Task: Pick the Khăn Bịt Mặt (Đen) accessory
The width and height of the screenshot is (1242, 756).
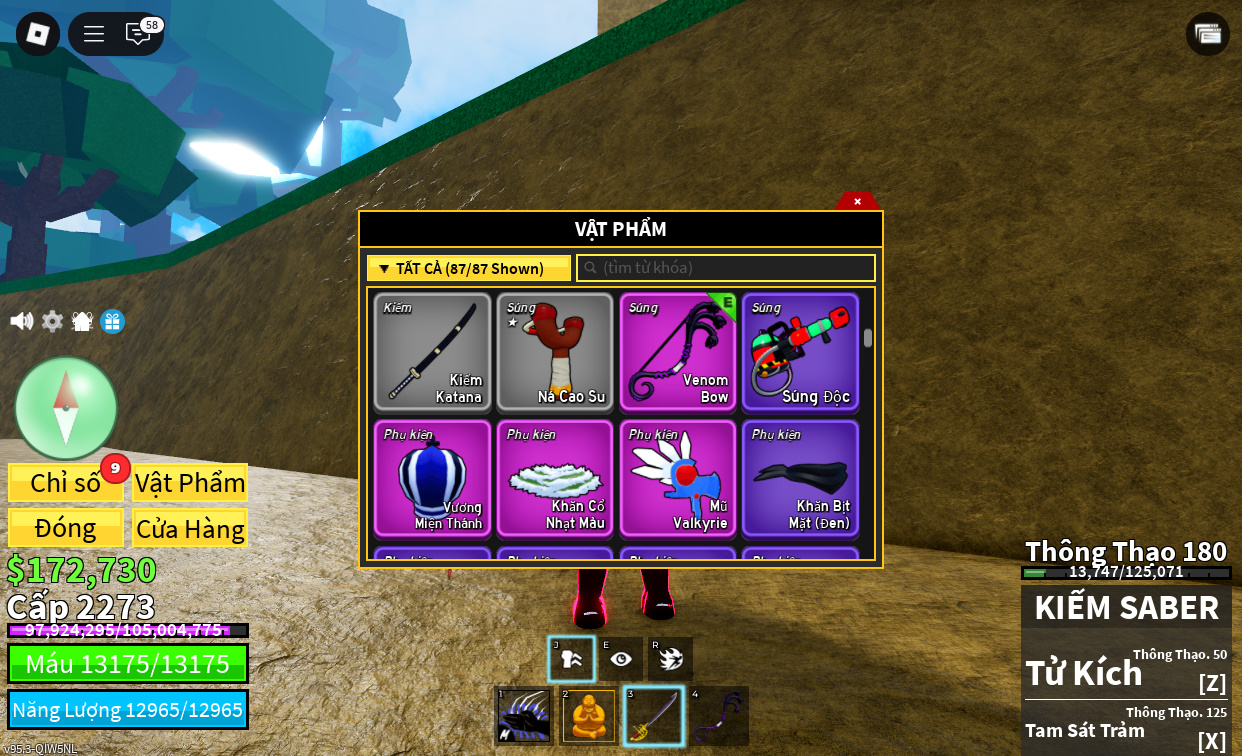Action: pos(800,479)
